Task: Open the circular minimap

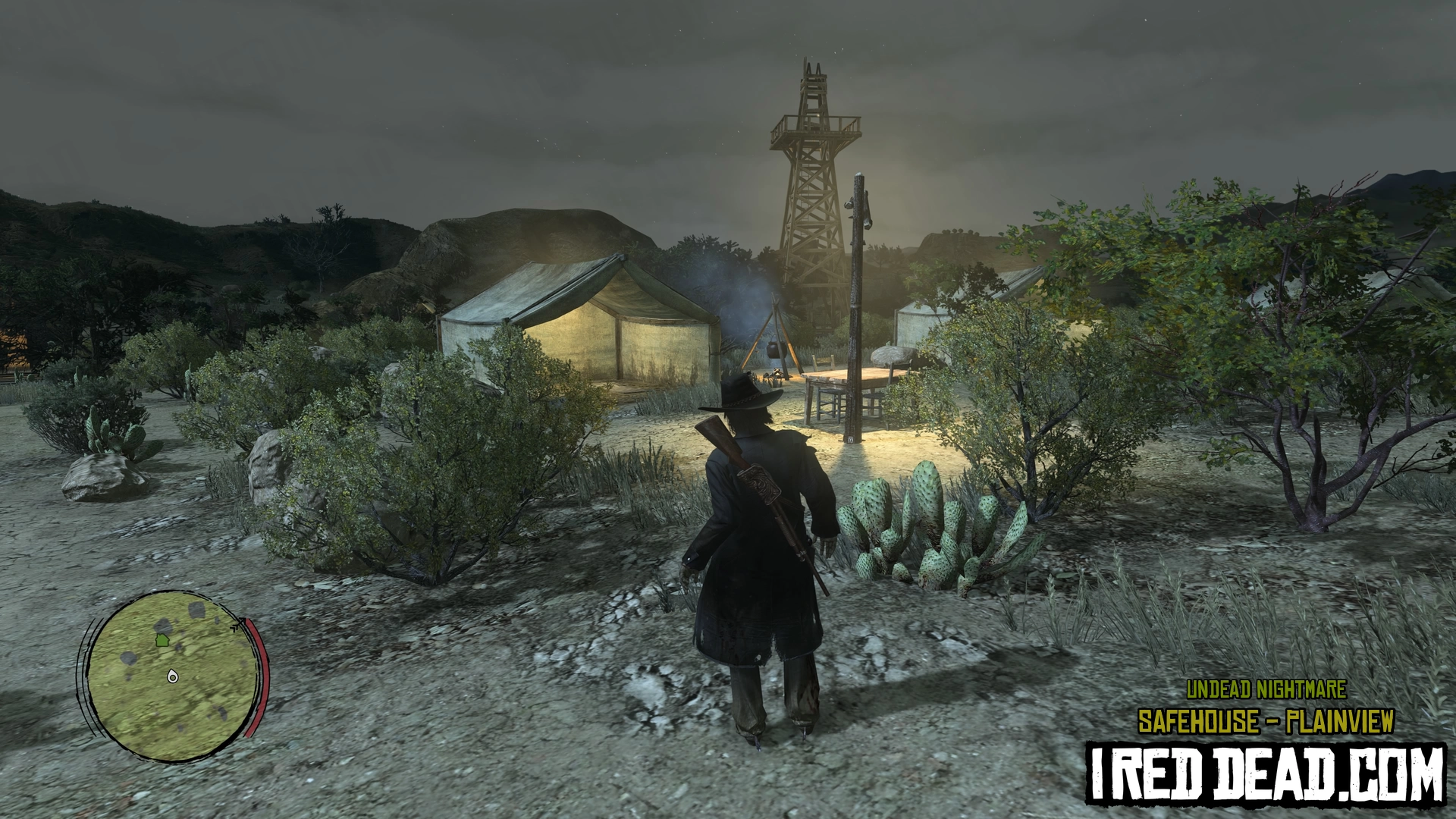Action: (x=172, y=676)
